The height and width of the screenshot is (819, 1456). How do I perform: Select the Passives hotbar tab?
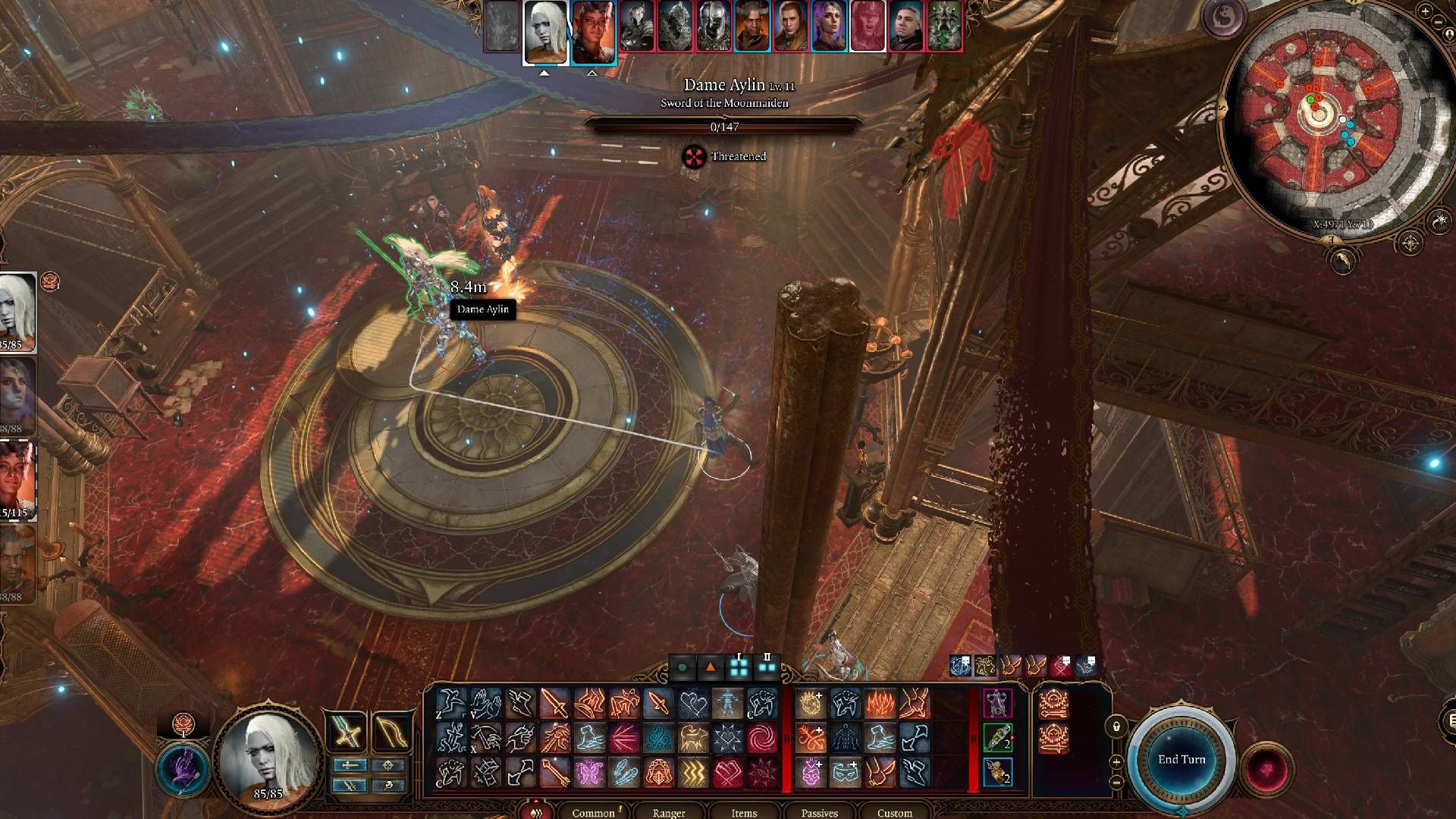pos(819,812)
